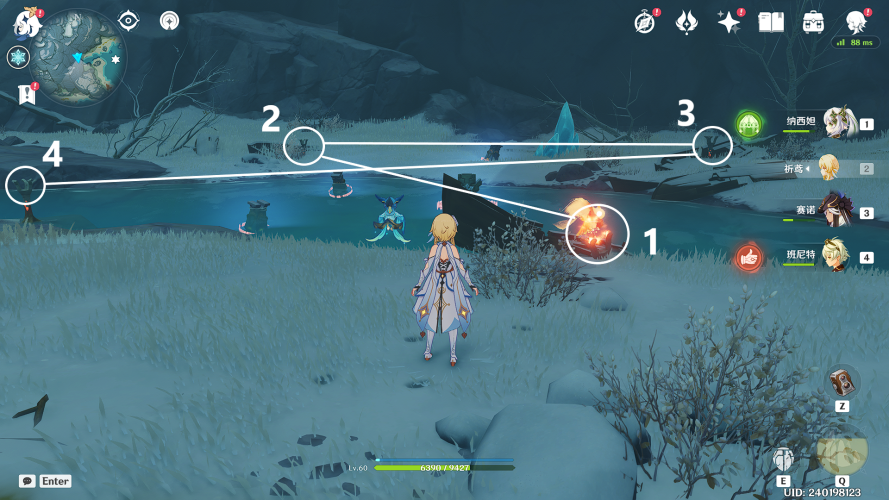Use the gadget icon above Z
Image resolution: width=889 pixels, height=500 pixels.
point(841,381)
